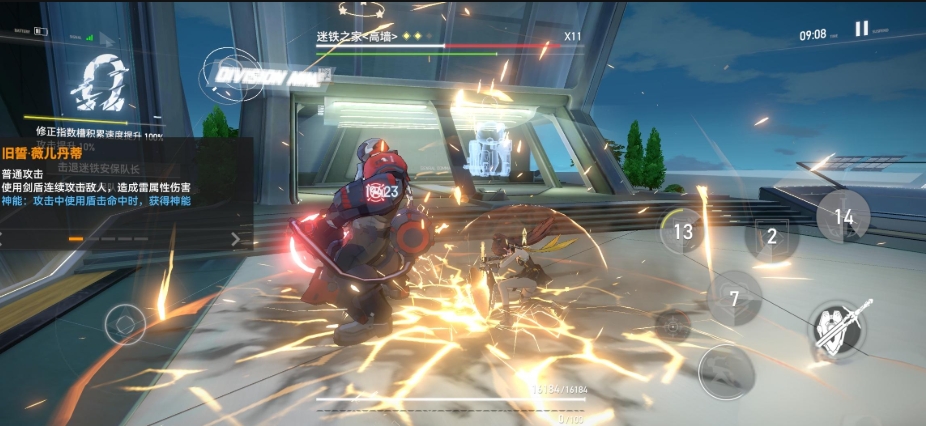Tap the crosshair target-lock button
Image resolution: width=926 pixels, height=426 pixels.
pyautogui.click(x=672, y=323)
